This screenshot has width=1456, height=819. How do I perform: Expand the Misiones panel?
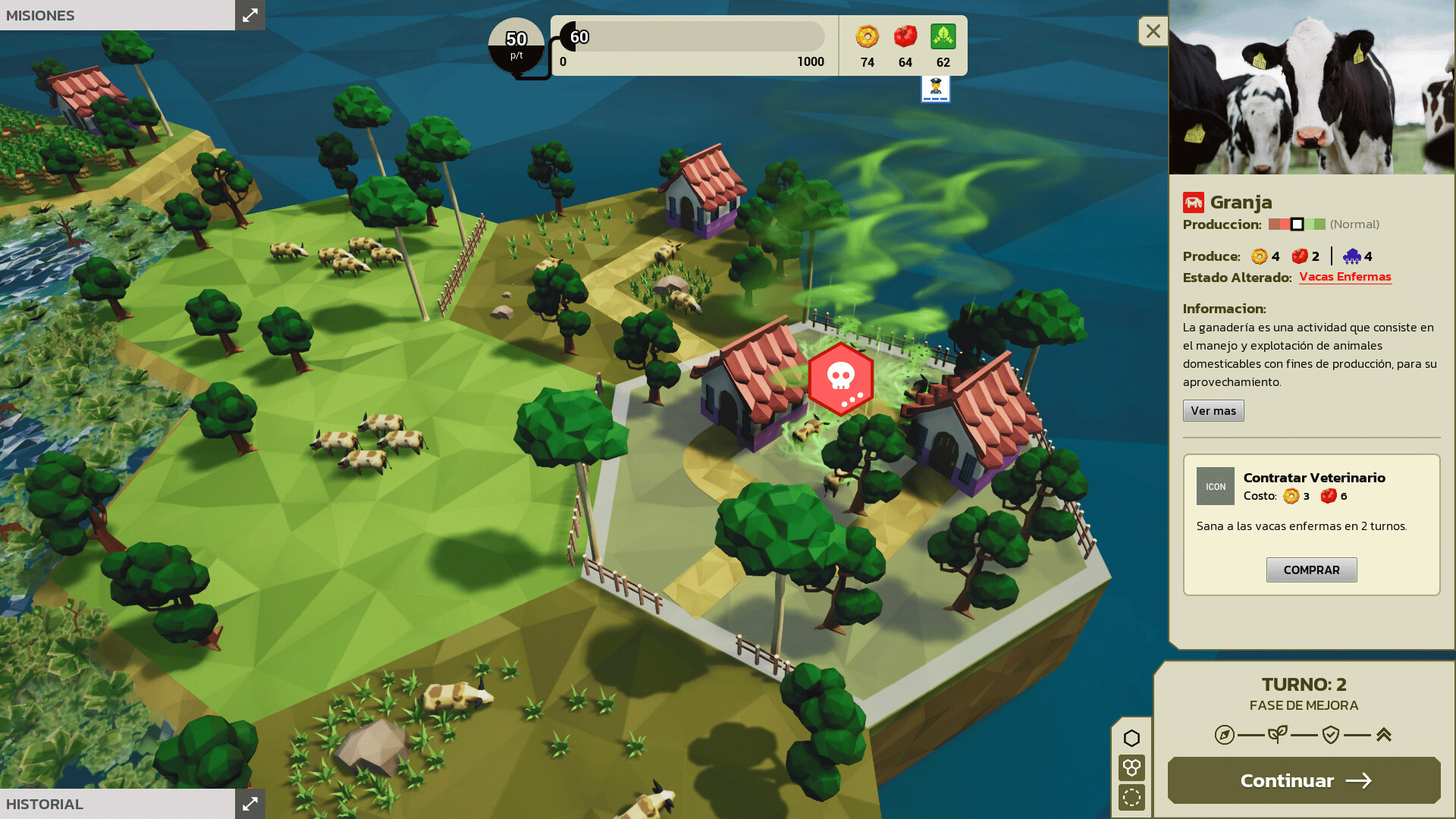point(249,14)
